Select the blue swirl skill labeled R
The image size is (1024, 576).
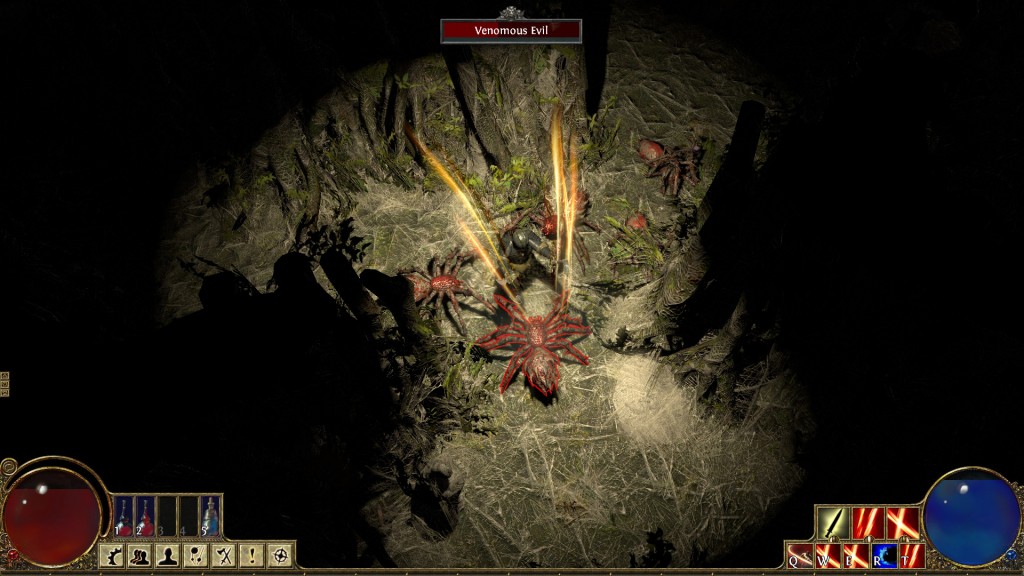point(884,555)
